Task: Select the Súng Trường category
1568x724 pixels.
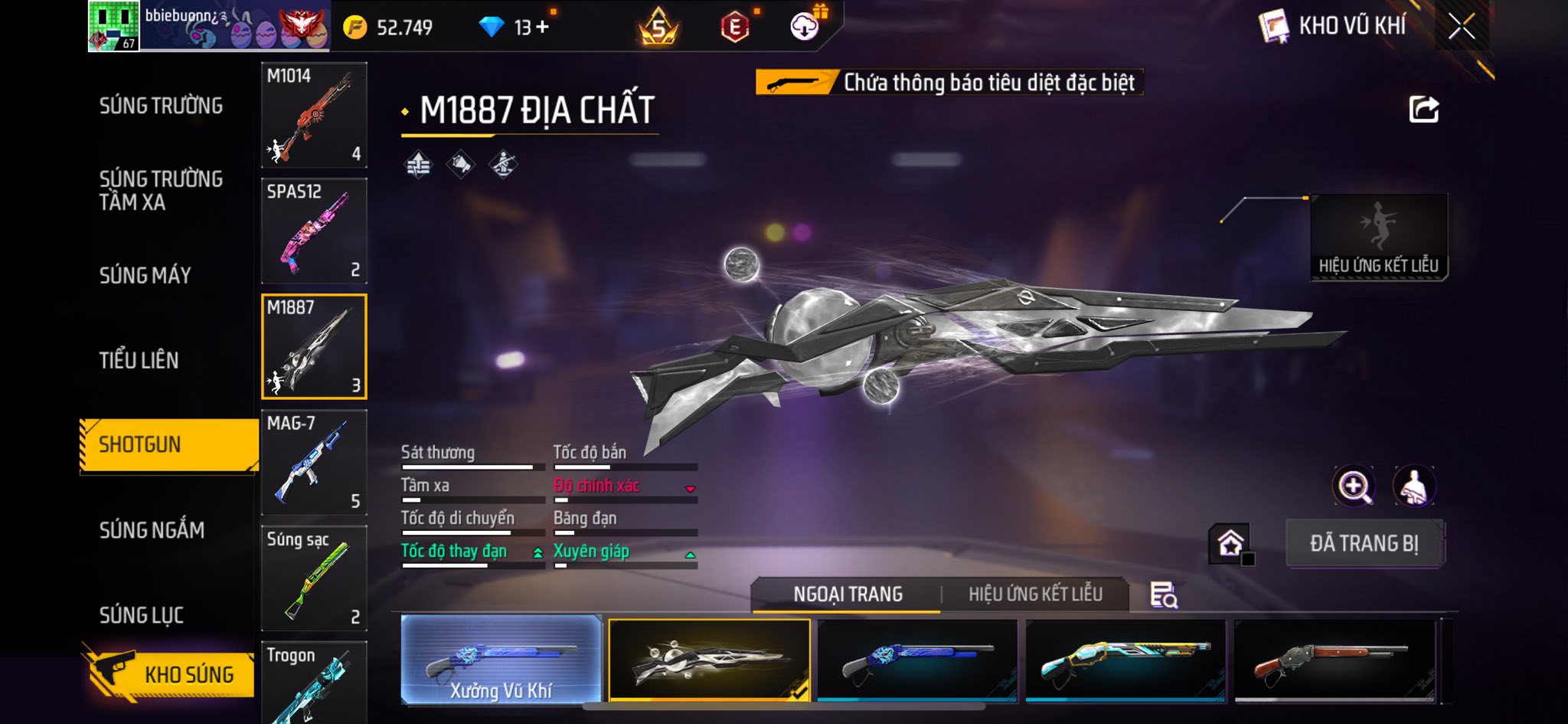Action: (x=161, y=106)
